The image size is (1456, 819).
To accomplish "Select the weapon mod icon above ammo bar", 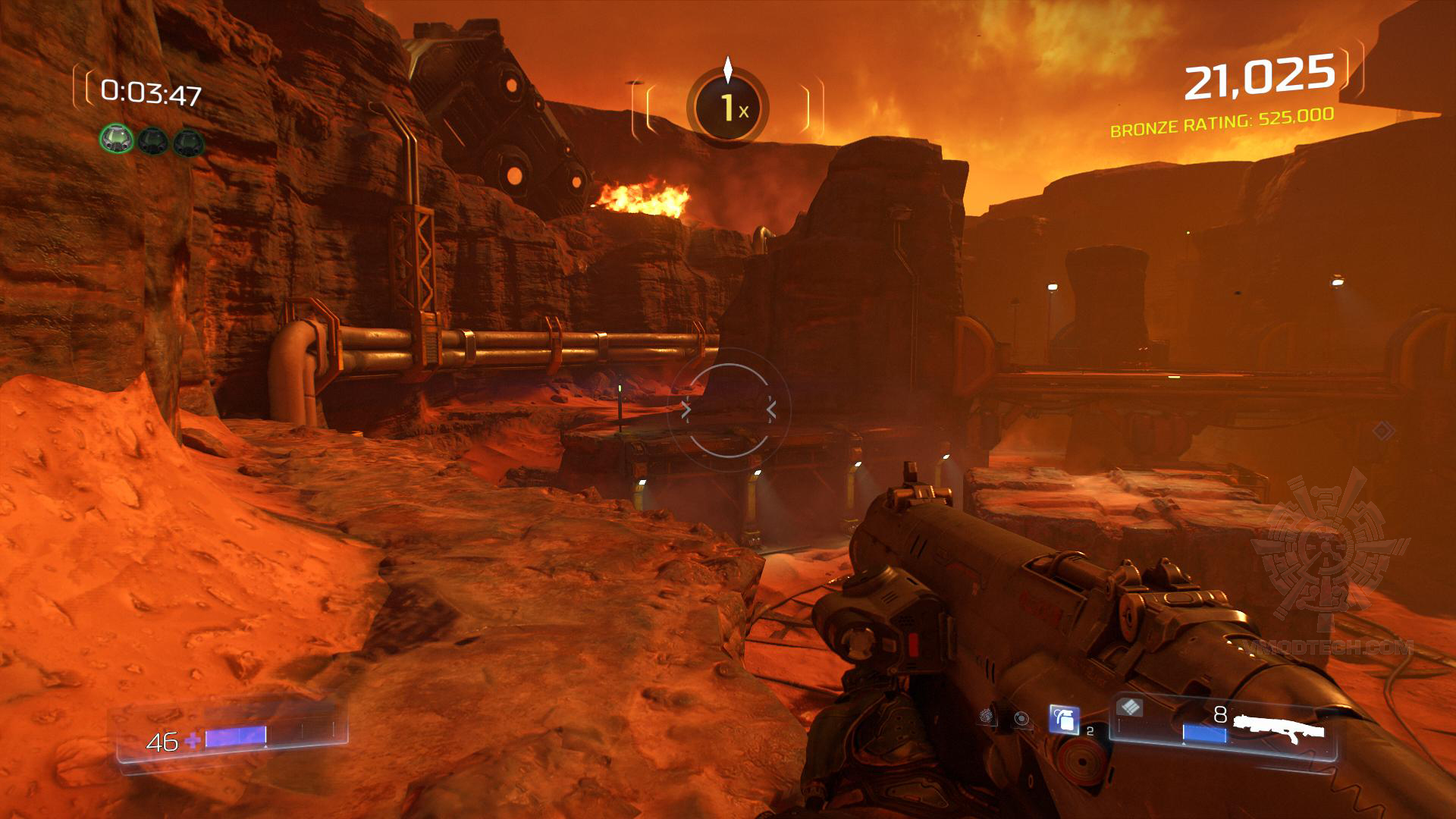I will click(x=1130, y=708).
